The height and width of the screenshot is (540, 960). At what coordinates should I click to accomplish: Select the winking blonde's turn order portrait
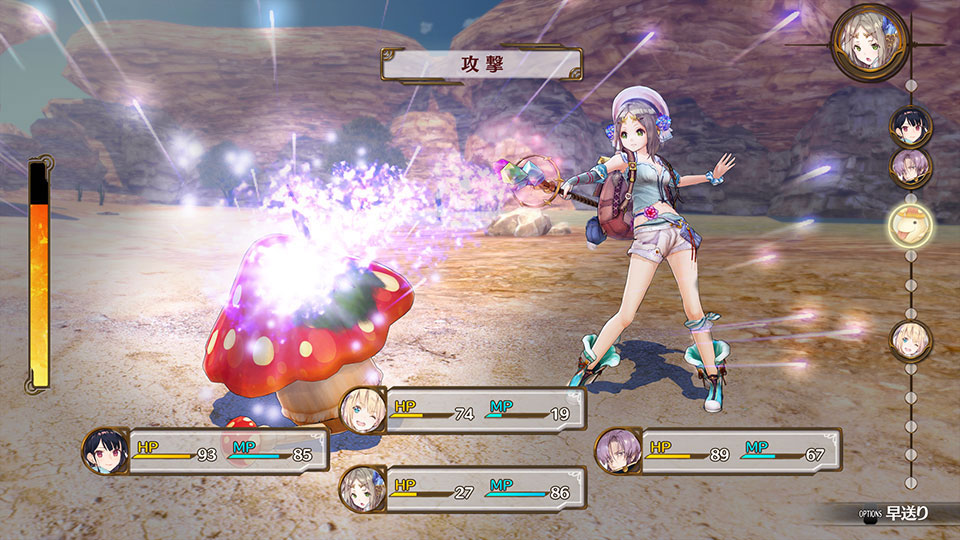click(910, 338)
